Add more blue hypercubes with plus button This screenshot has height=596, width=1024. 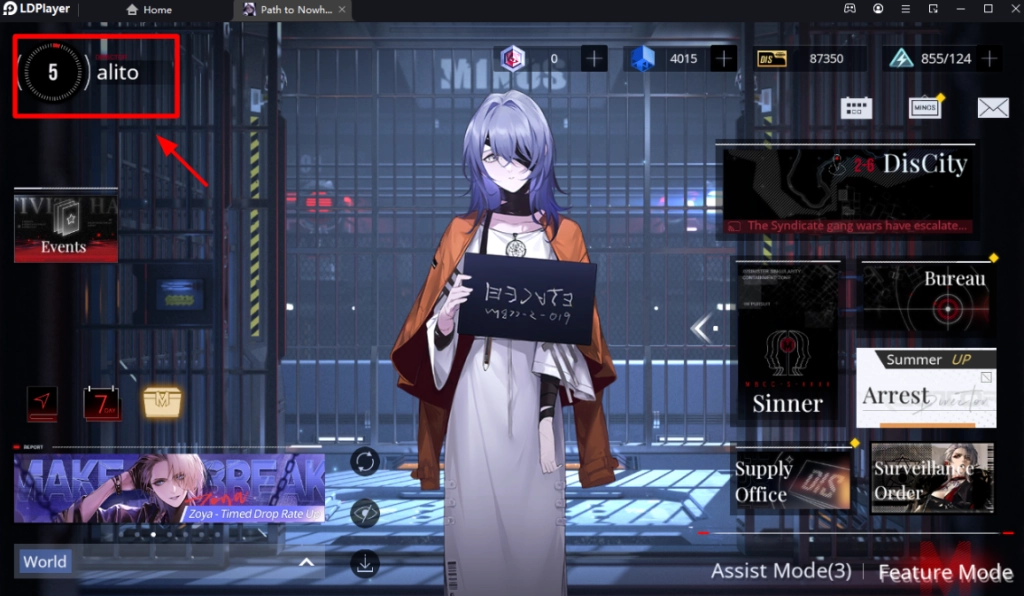pyautogui.click(x=724, y=58)
